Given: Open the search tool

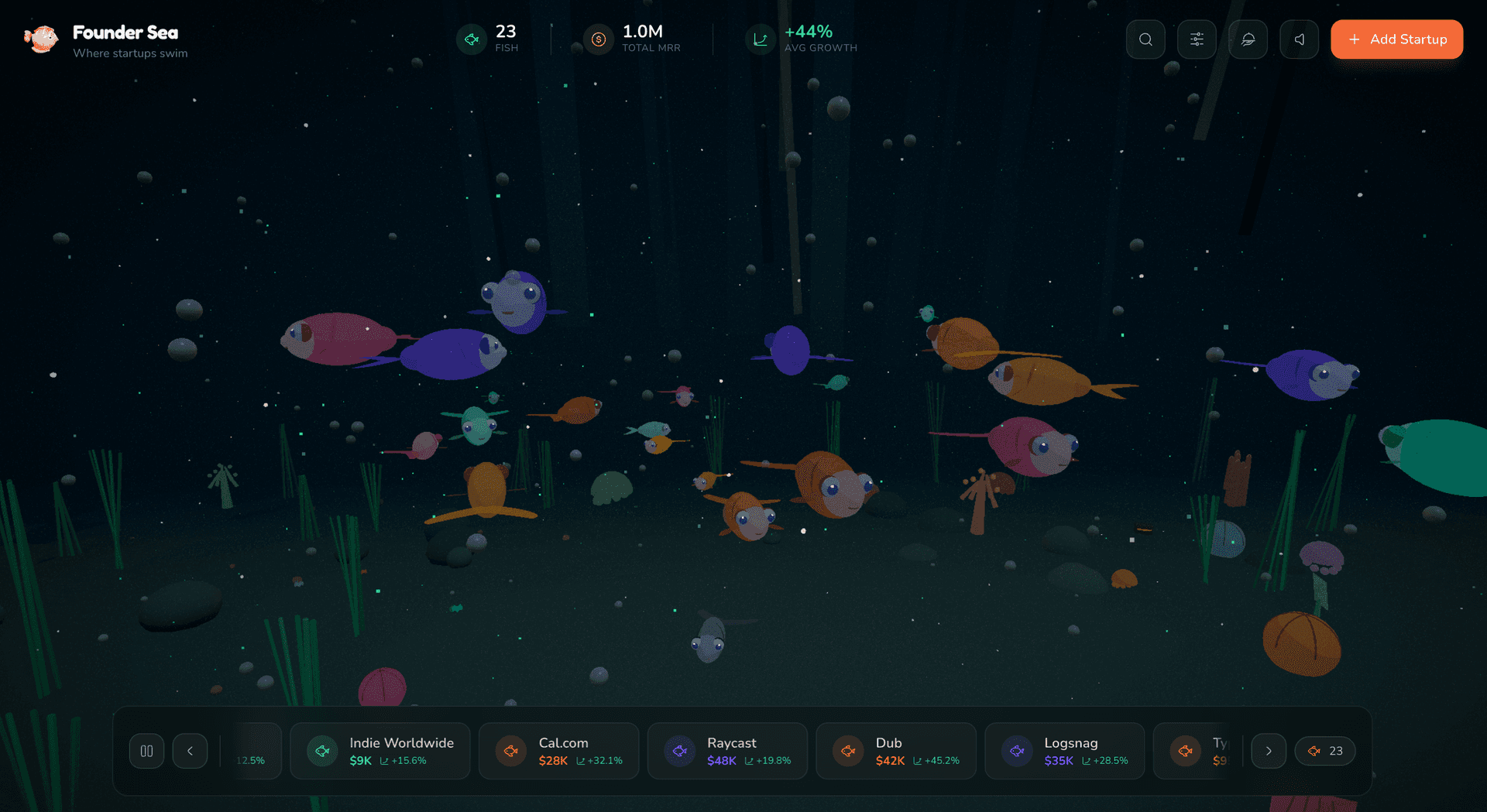Looking at the screenshot, I should pyautogui.click(x=1145, y=39).
